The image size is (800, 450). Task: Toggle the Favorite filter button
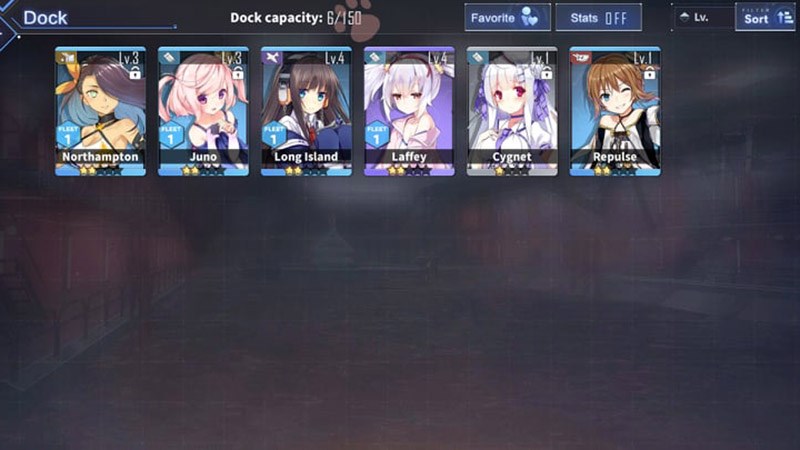click(507, 18)
